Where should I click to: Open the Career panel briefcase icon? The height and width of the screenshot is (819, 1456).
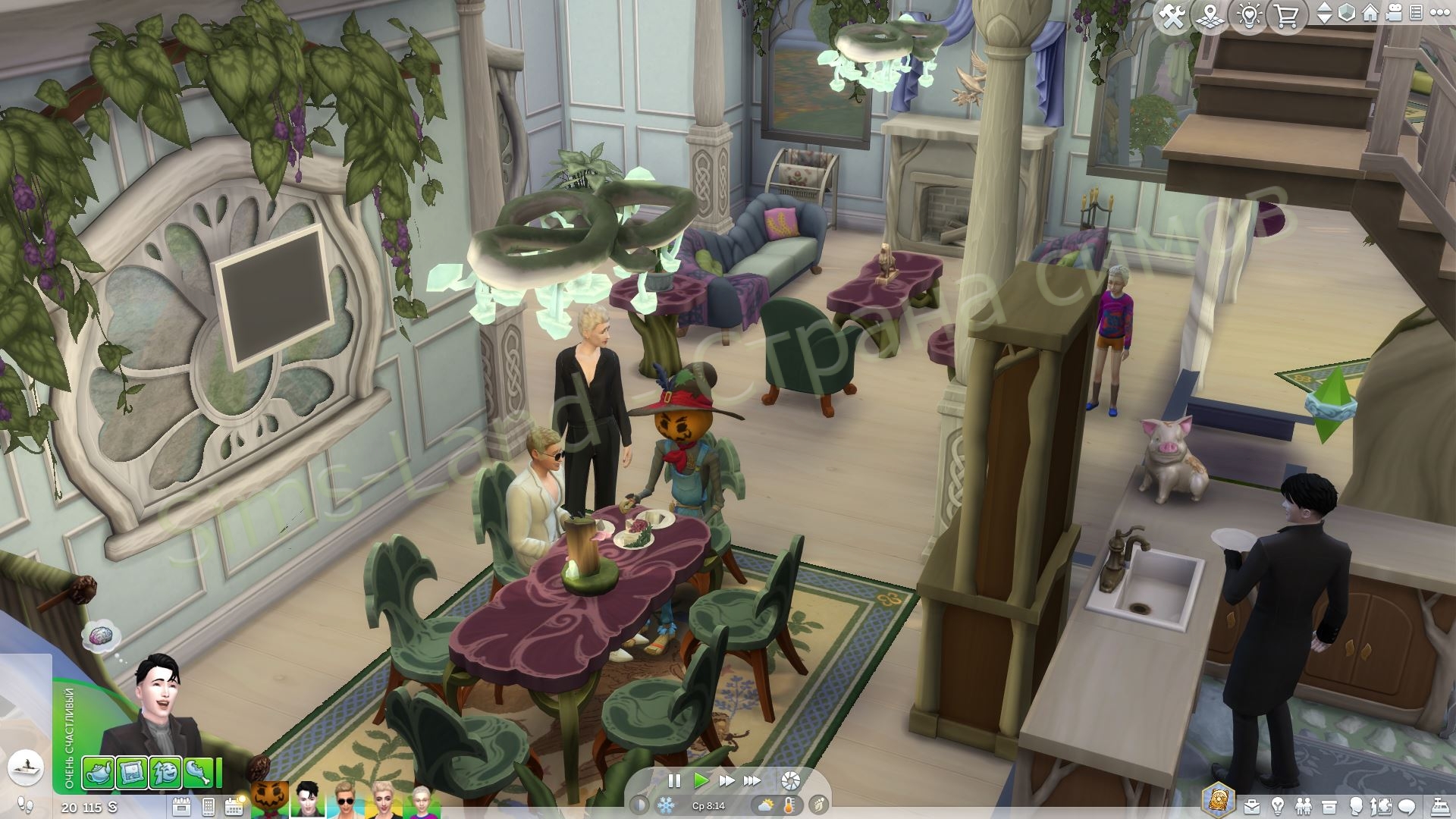1252,805
